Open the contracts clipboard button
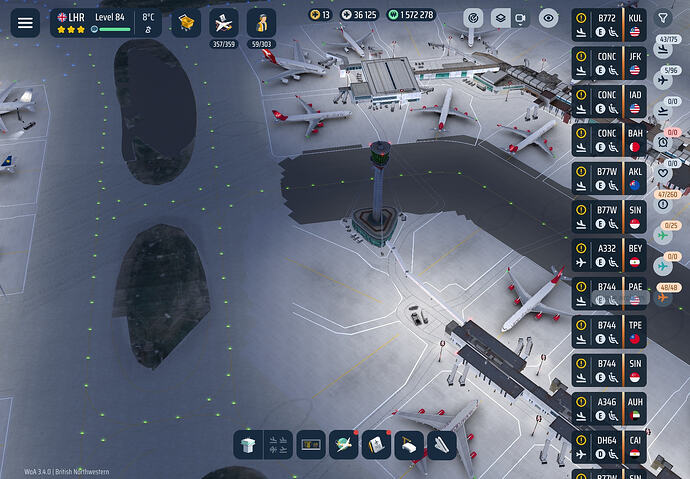The width and height of the screenshot is (690, 479). (375, 445)
